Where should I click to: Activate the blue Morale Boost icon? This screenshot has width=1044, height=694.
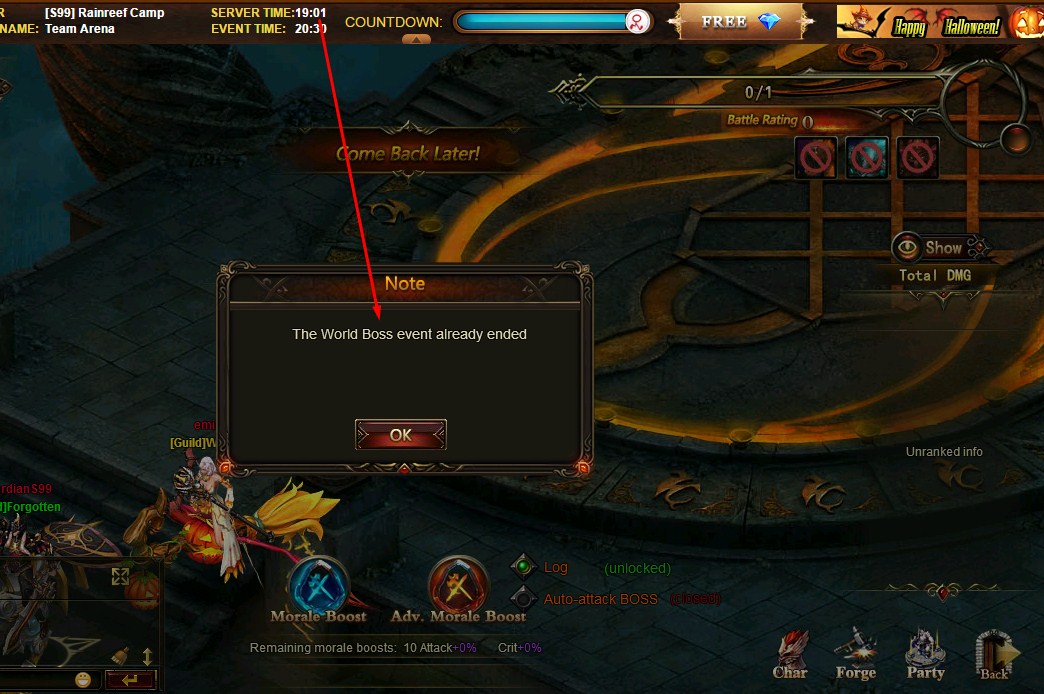318,583
